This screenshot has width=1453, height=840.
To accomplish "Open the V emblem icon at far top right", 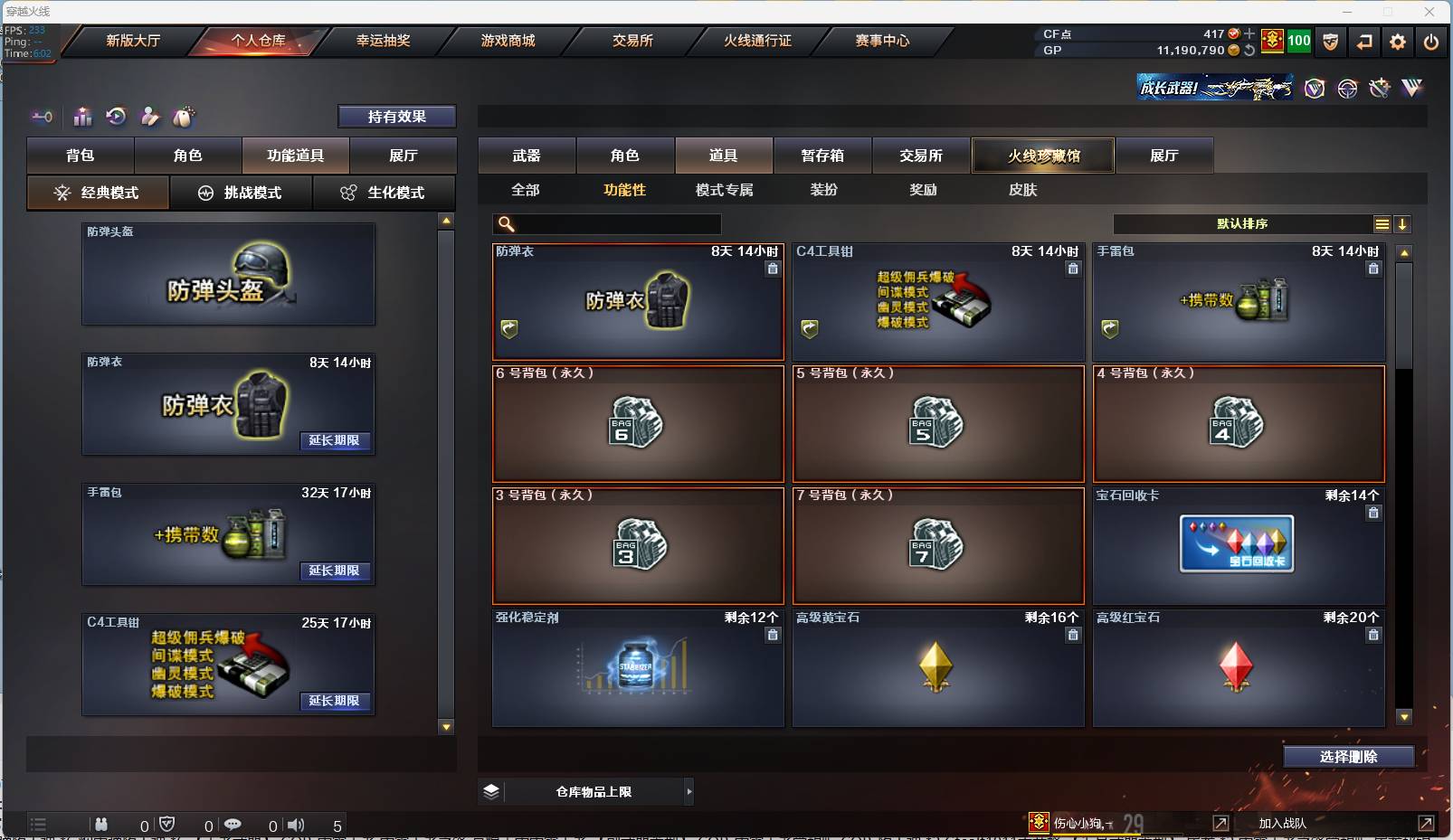I will pos(1410,88).
